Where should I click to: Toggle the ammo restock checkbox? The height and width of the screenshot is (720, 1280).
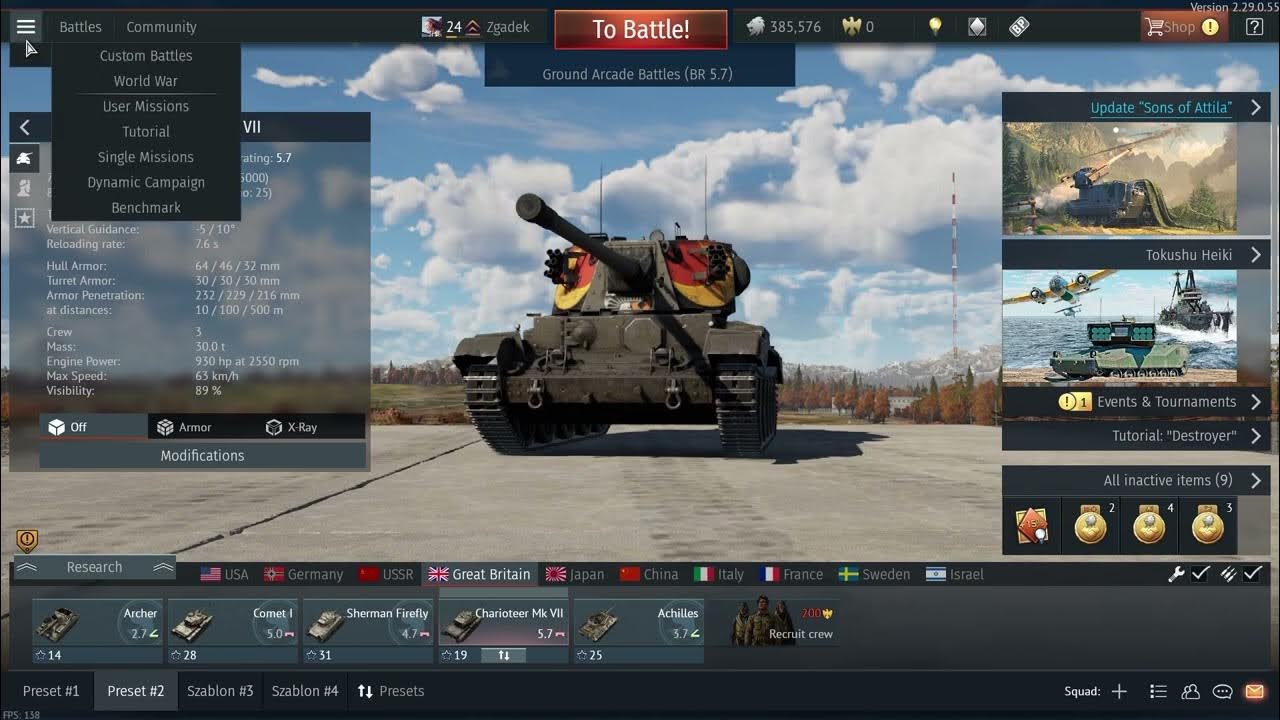(1254, 574)
